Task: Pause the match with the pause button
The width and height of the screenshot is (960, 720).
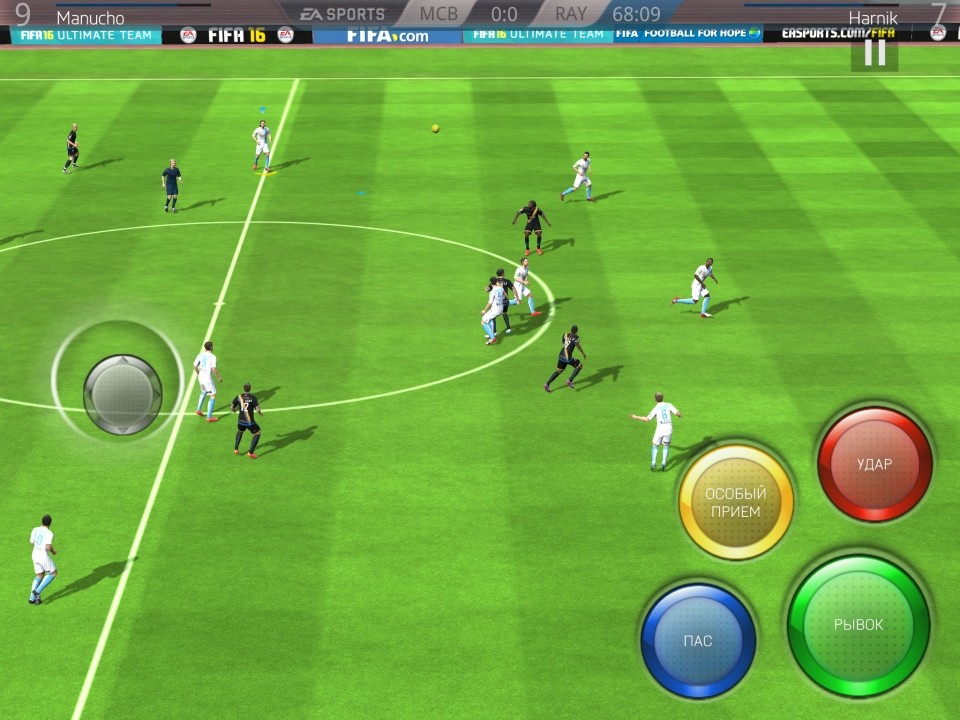Action: [875, 53]
